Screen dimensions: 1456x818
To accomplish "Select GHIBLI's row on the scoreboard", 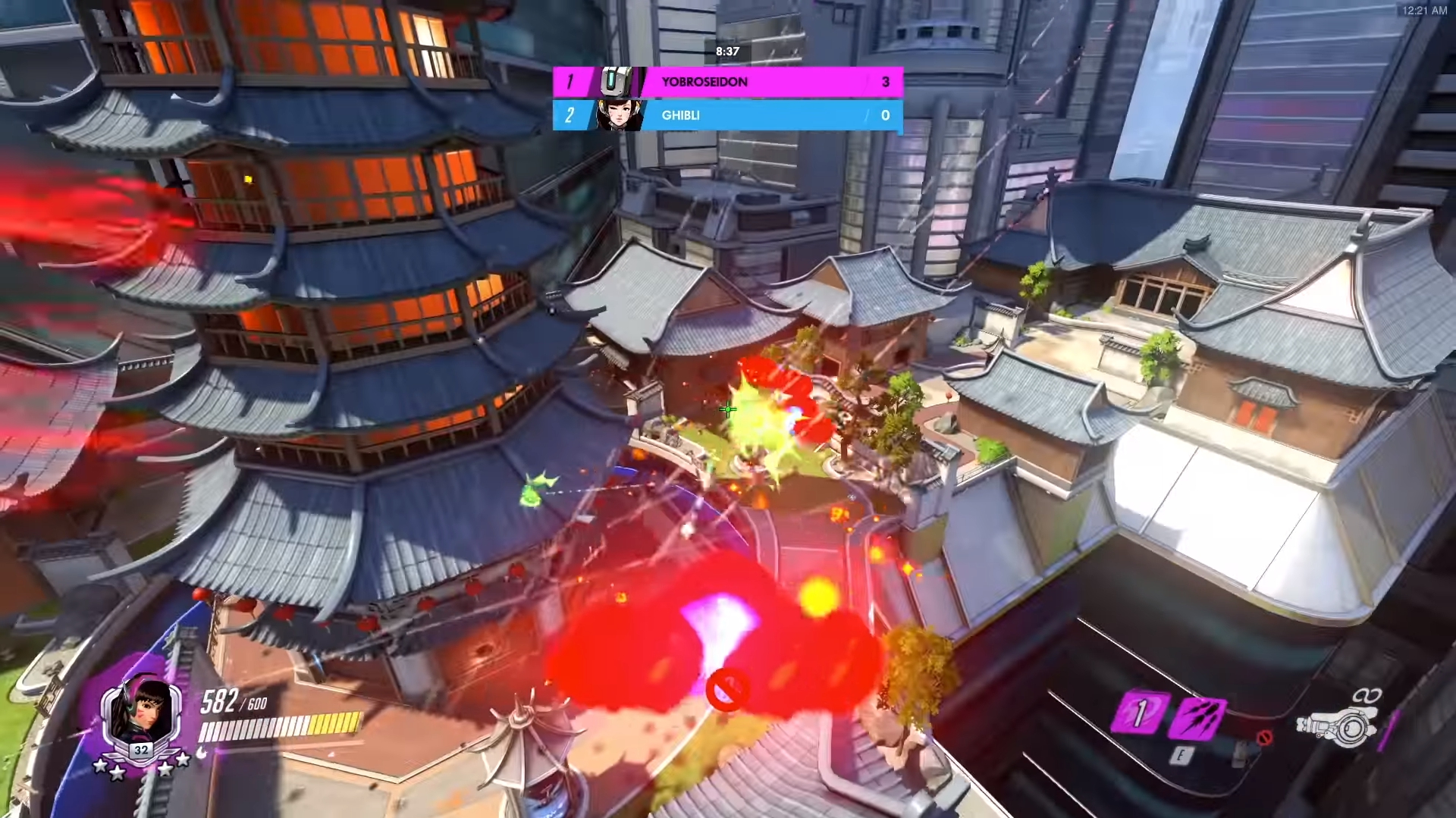I will click(x=728, y=115).
